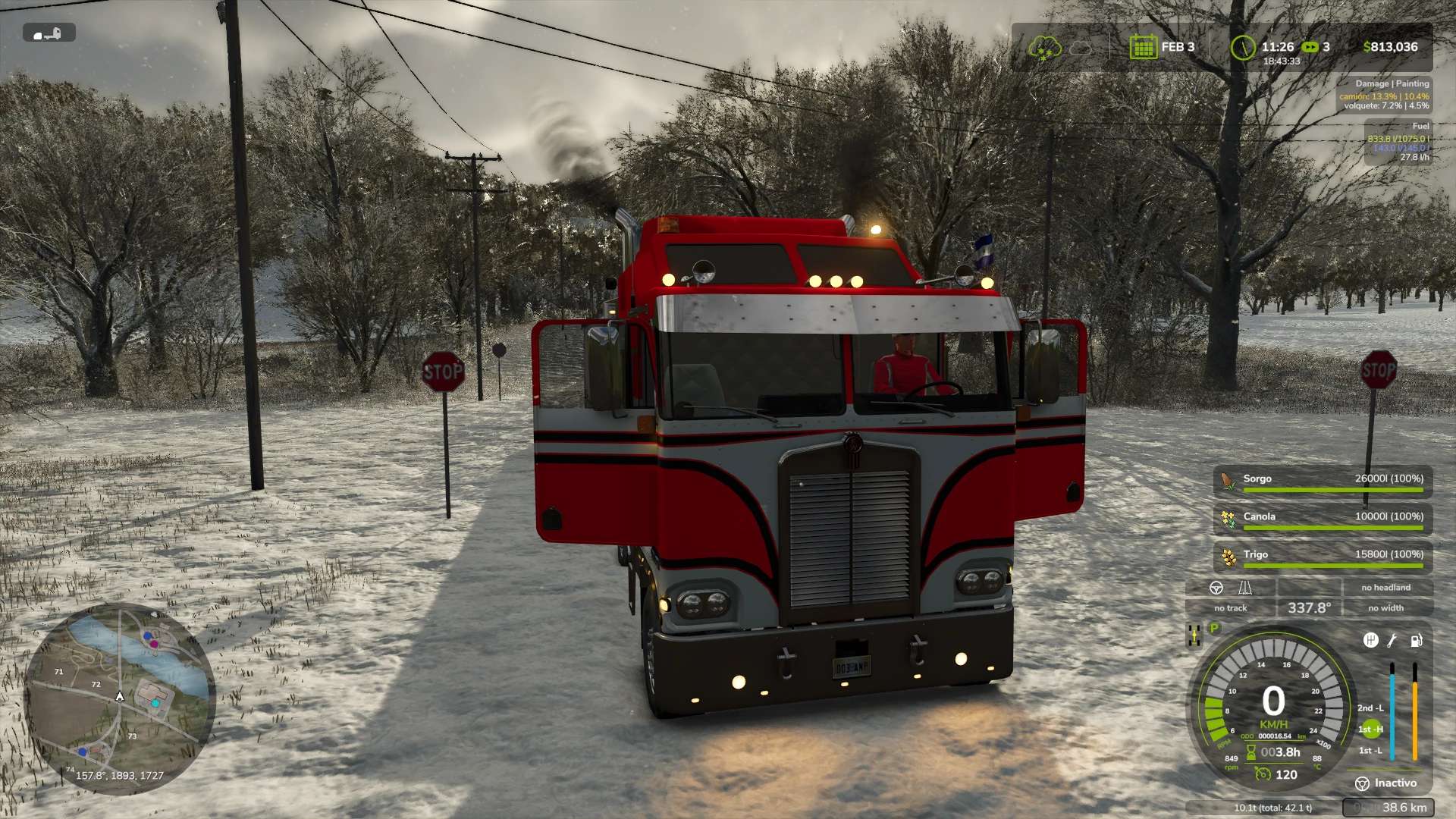1456x819 pixels.
Task: Open the green calendar icon
Action: pos(1142,47)
